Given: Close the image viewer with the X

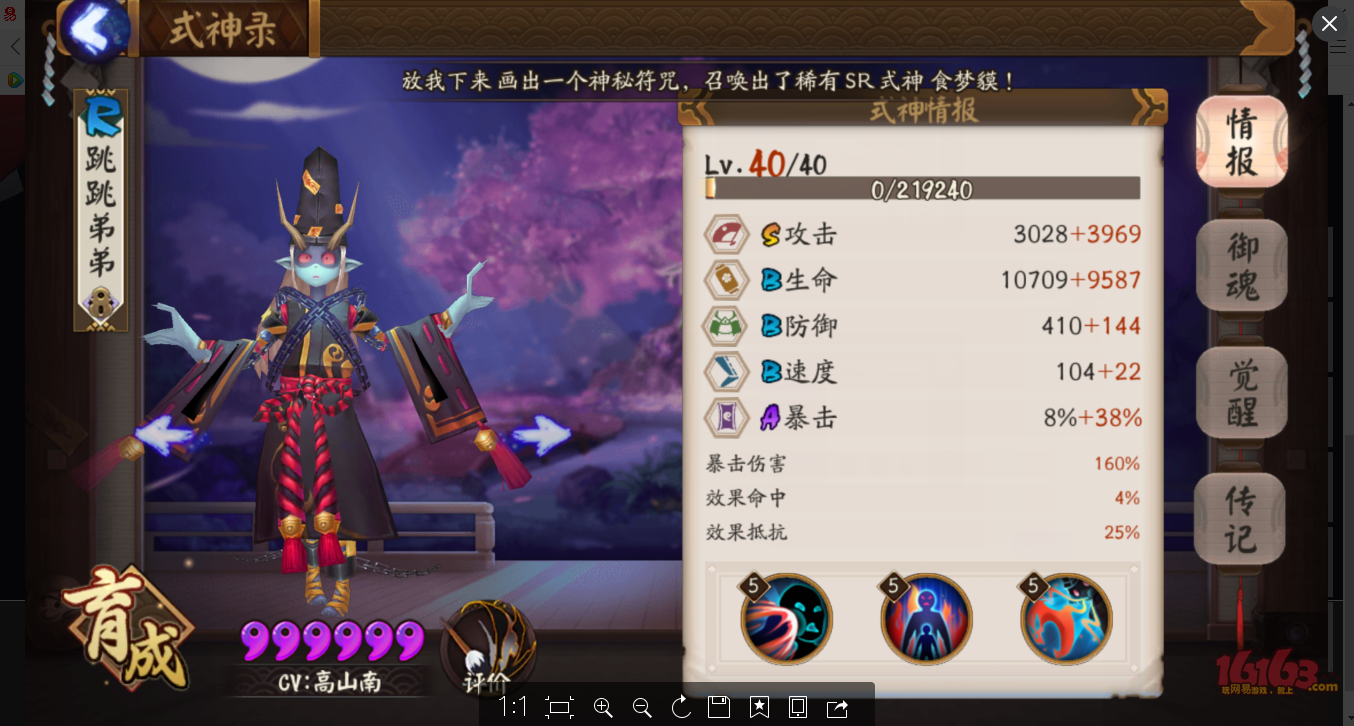Looking at the screenshot, I should point(1329,23).
